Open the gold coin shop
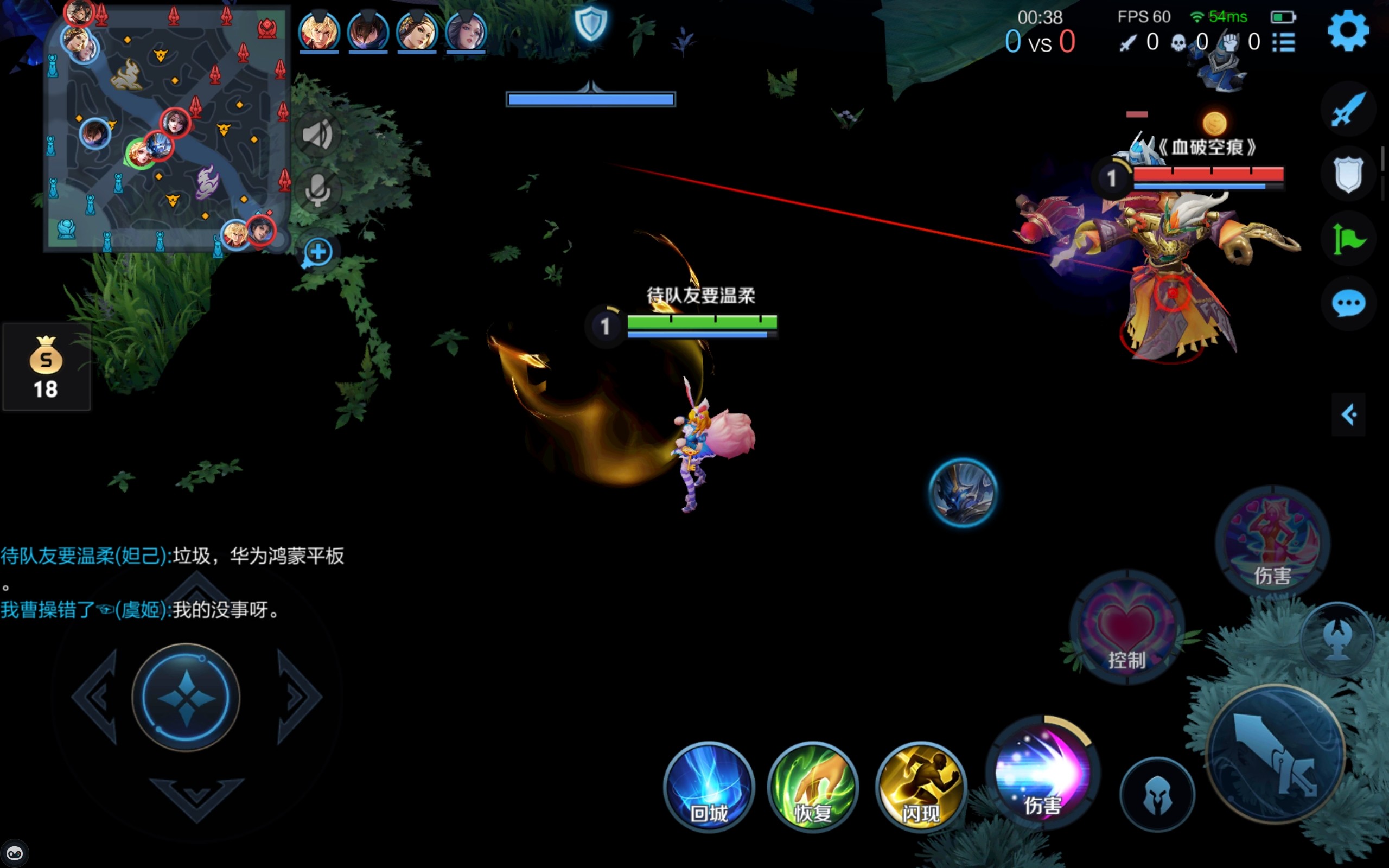The width and height of the screenshot is (1389, 868). click(46, 367)
